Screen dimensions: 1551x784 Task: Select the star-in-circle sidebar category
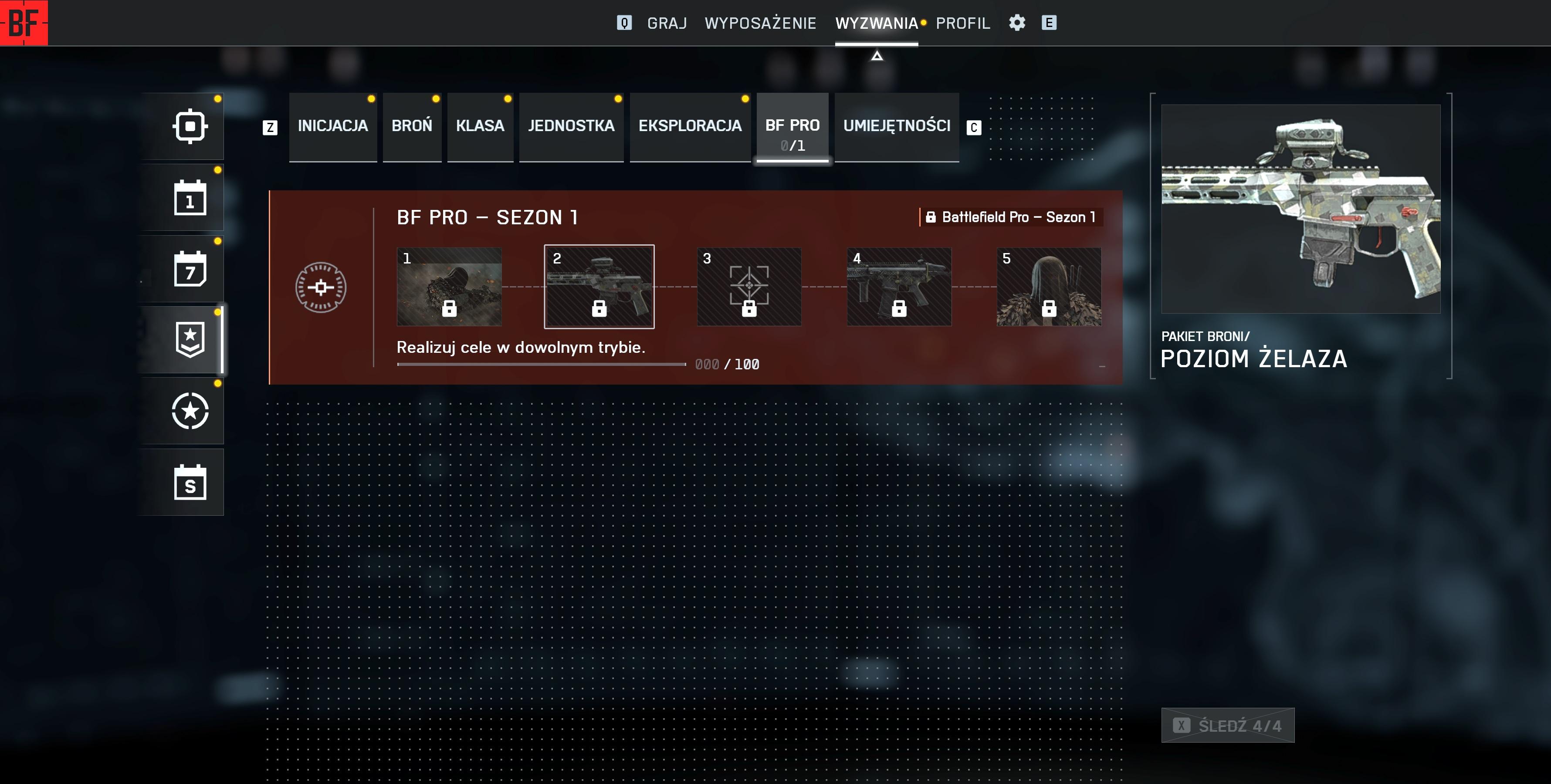tap(190, 411)
